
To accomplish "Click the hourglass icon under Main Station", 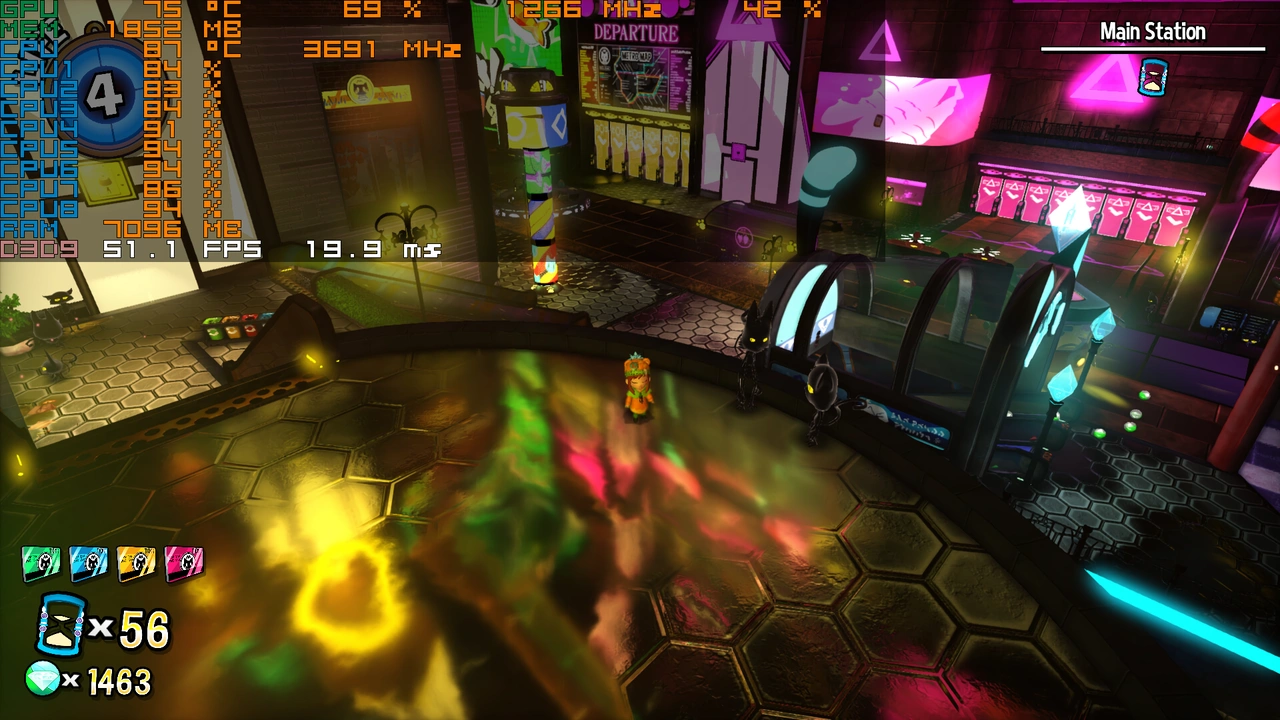I will click(1153, 77).
